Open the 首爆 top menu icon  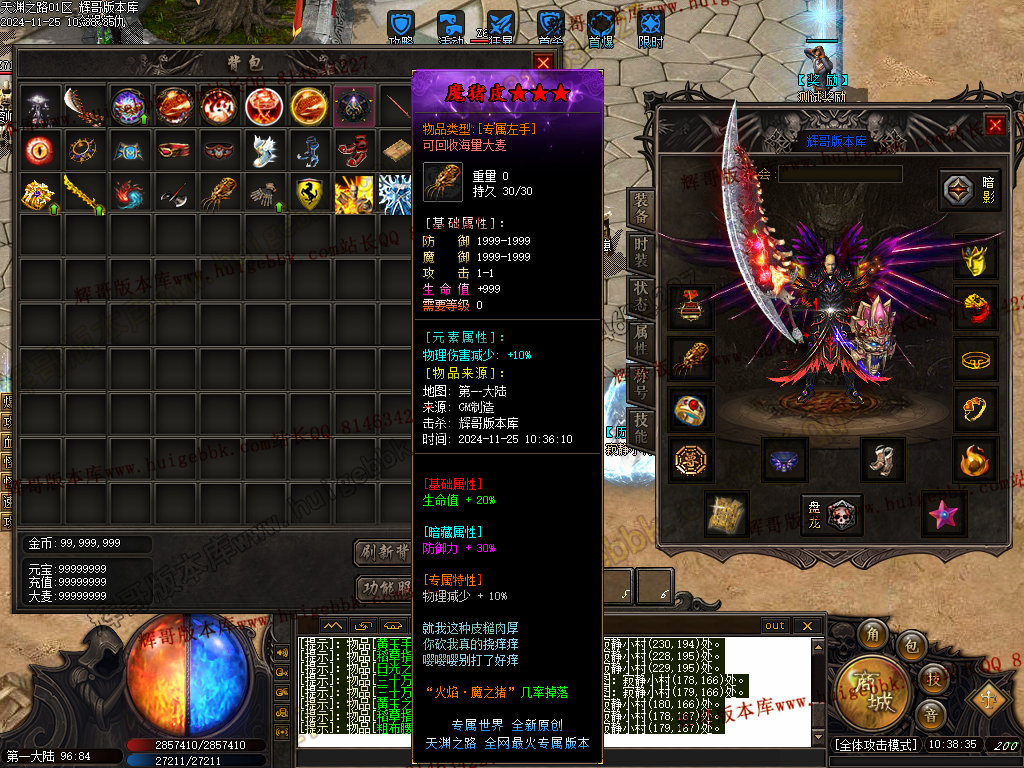pos(600,27)
